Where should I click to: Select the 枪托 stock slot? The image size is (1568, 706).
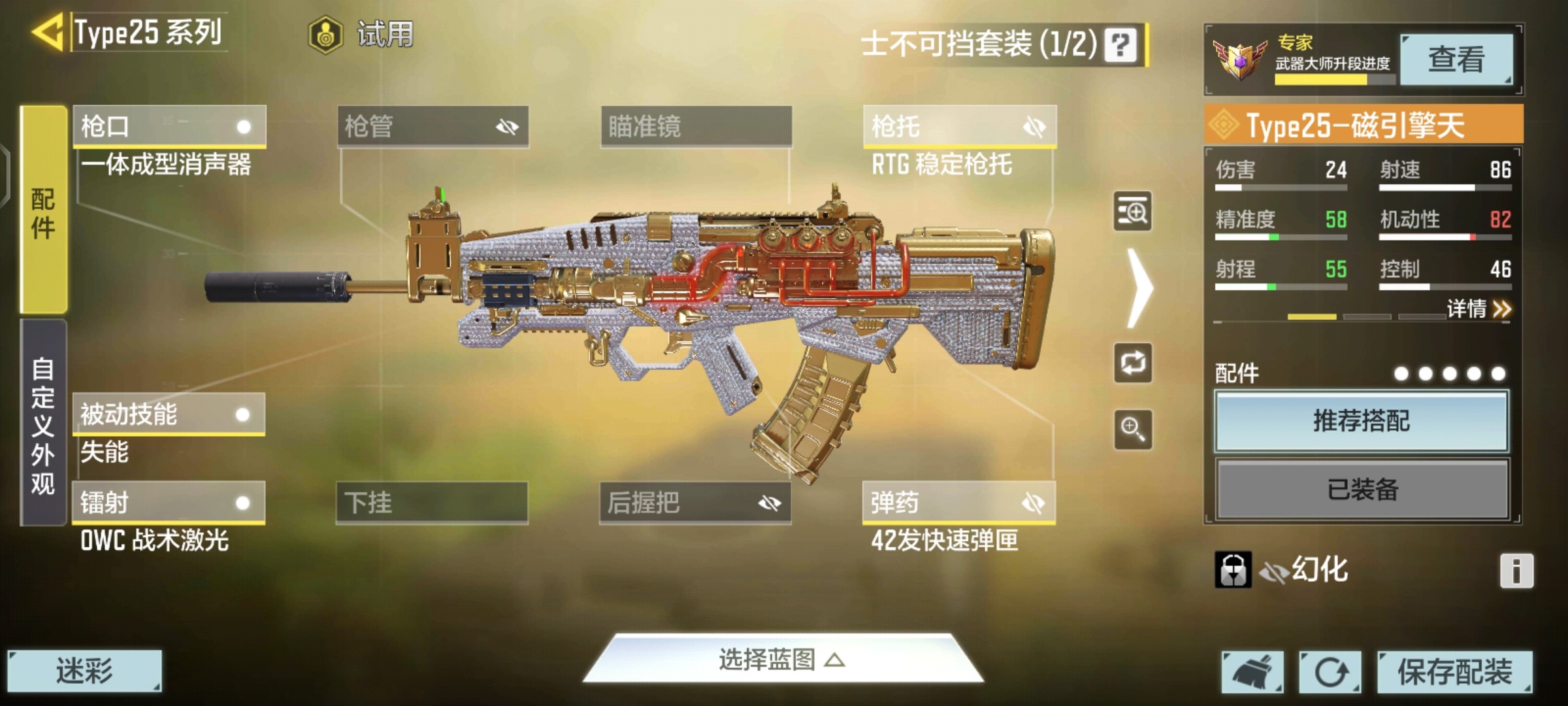pos(959,126)
